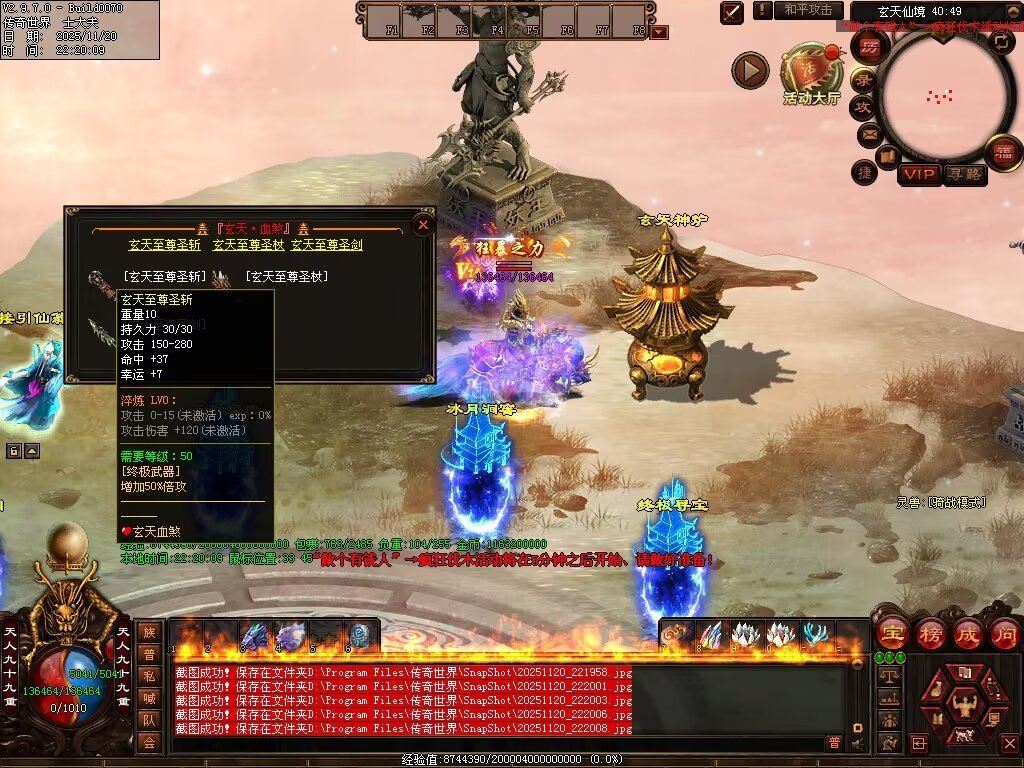Use the purple wolf head hotbar item
The height and width of the screenshot is (768, 1024).
(290, 636)
